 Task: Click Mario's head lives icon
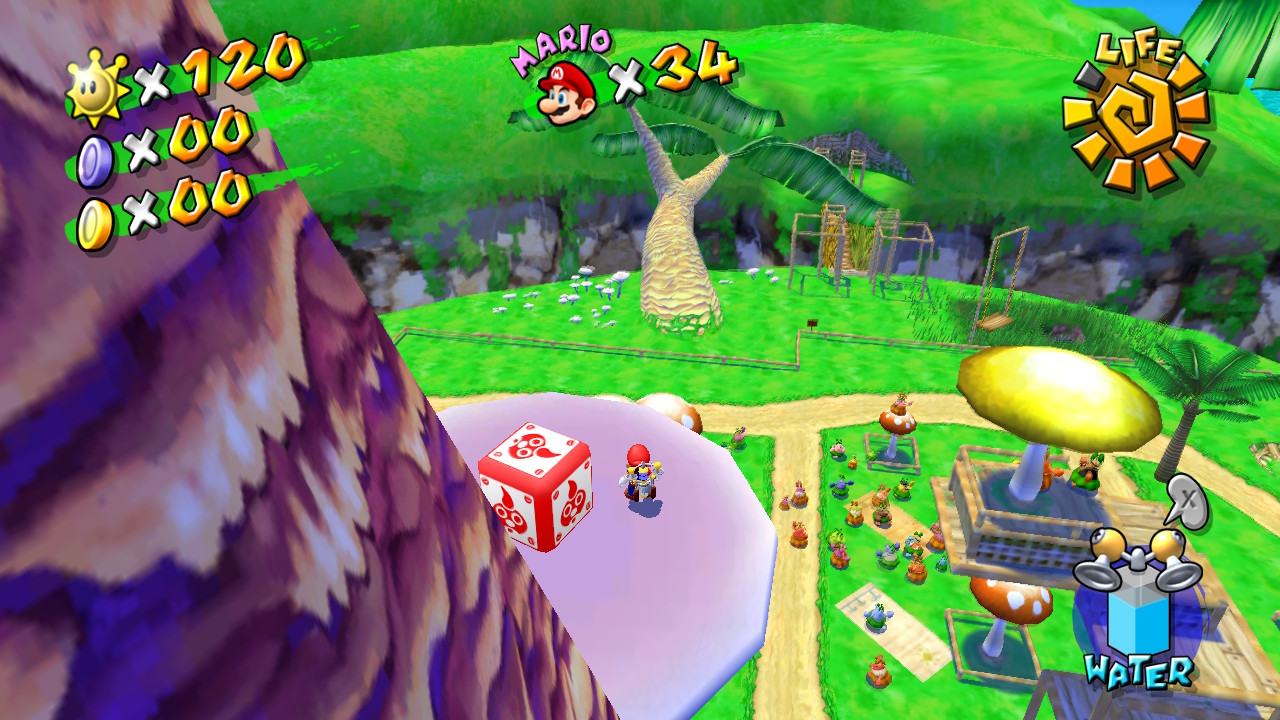(566, 91)
